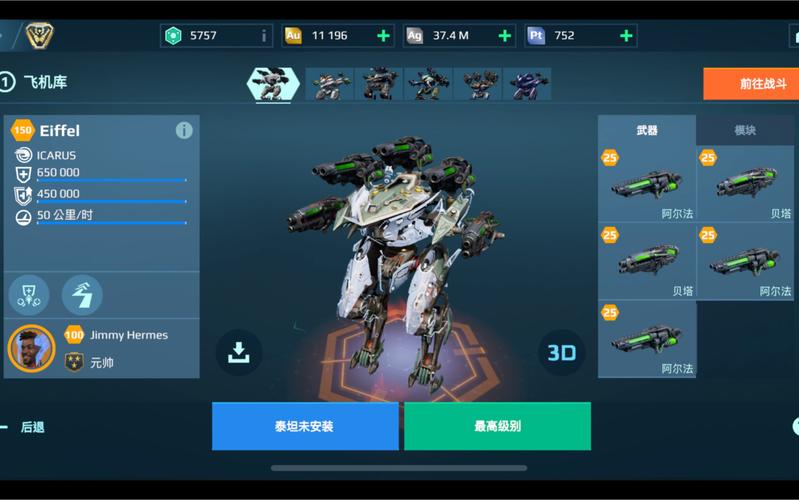
Task: Click the round download arrow button
Action: [238, 352]
